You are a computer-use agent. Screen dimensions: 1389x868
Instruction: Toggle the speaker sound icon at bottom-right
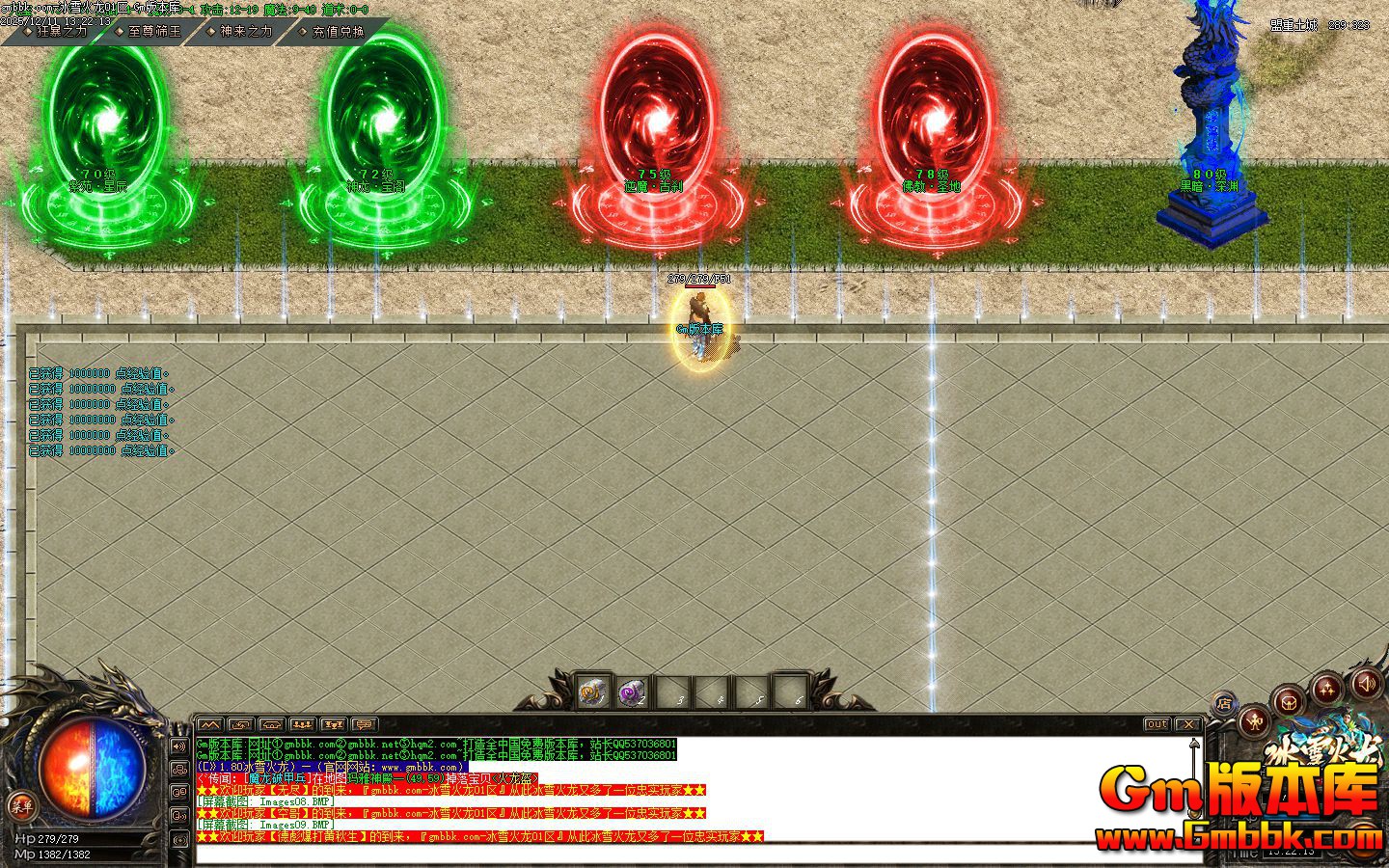pyautogui.click(x=1367, y=685)
